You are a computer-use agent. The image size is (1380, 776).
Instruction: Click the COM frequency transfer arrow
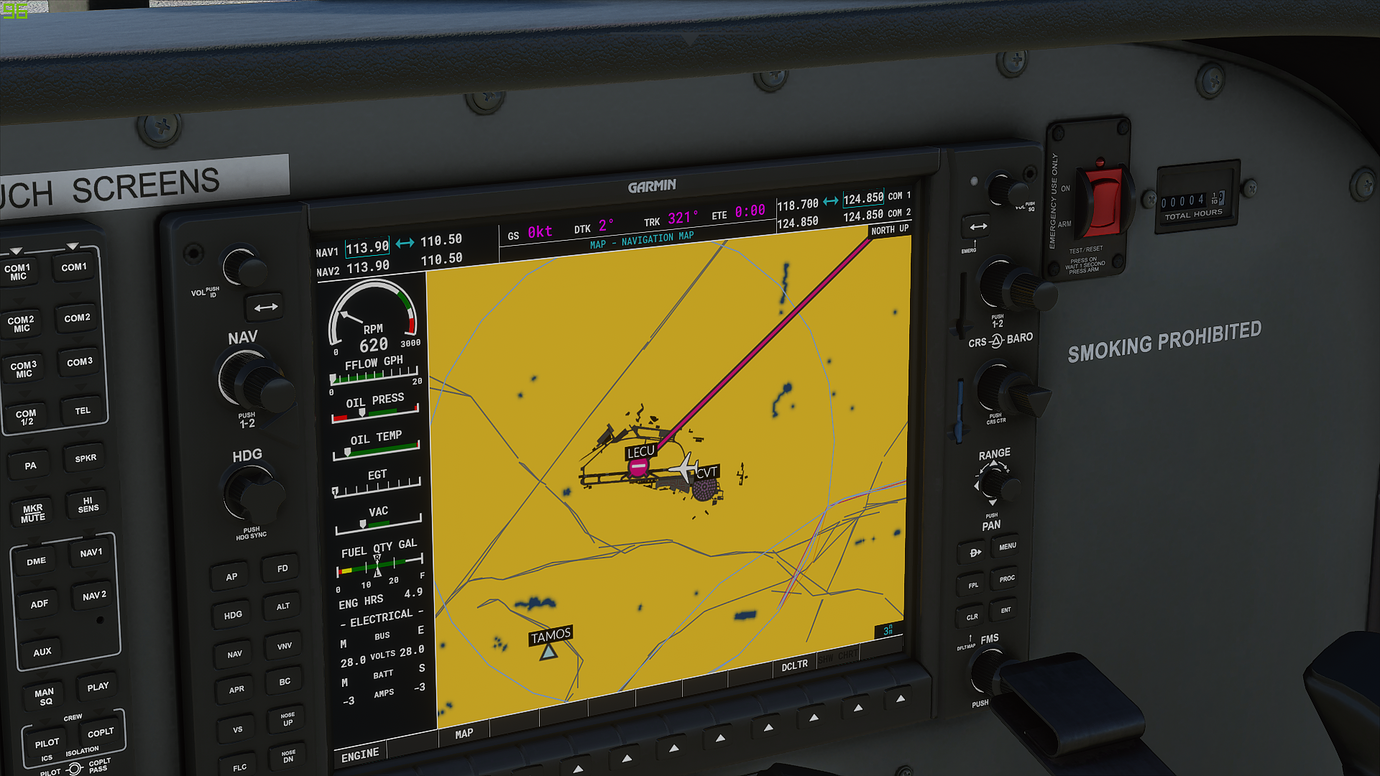(833, 201)
